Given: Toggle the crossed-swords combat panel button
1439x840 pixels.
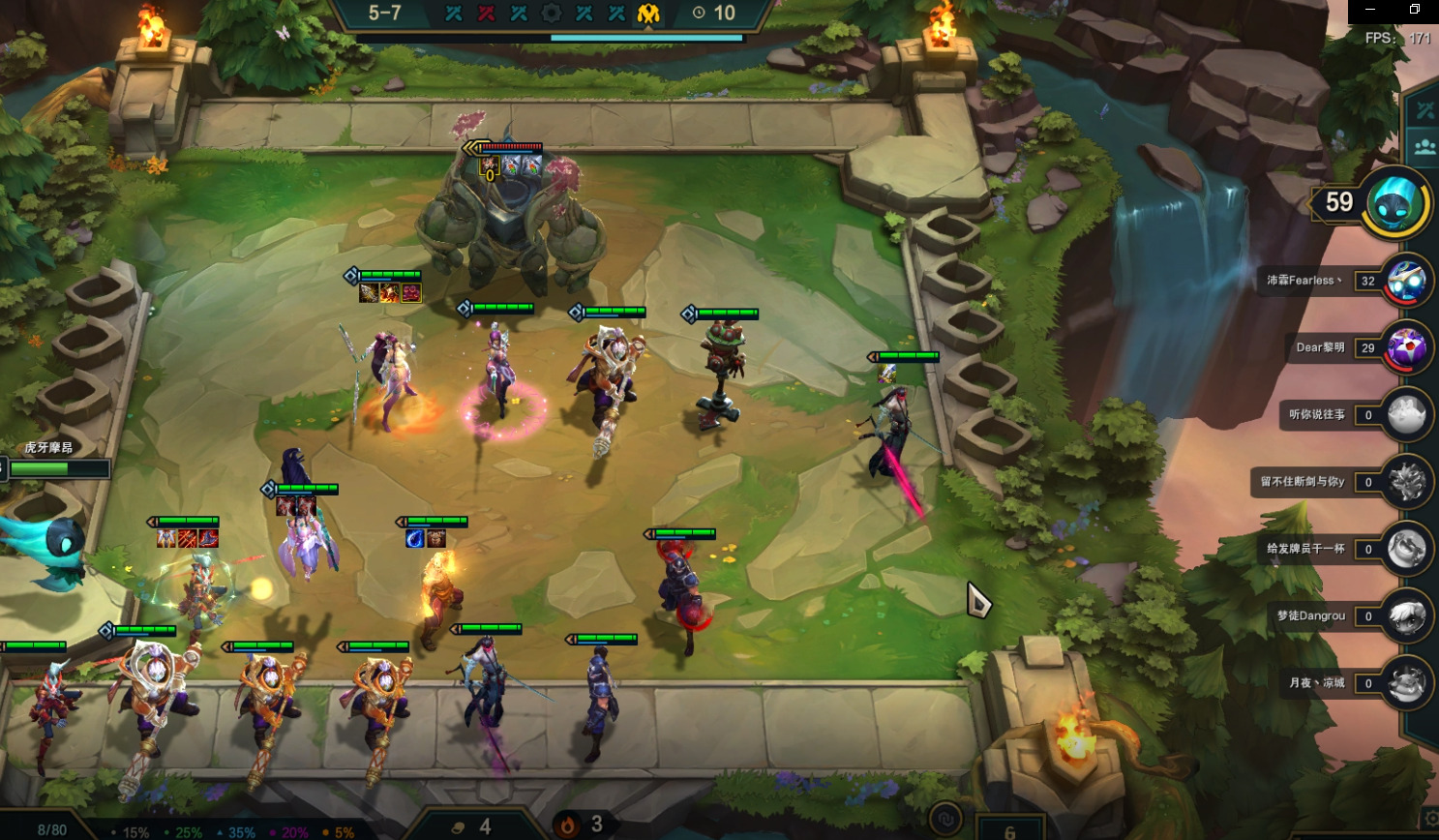Looking at the screenshot, I should pyautogui.click(x=1424, y=110).
